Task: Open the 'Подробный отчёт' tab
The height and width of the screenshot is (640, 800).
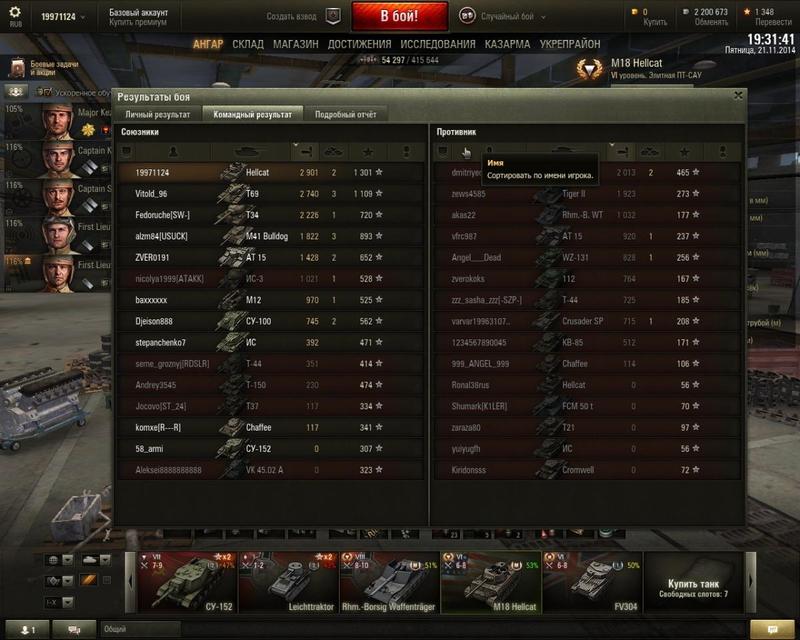Action: (x=345, y=114)
